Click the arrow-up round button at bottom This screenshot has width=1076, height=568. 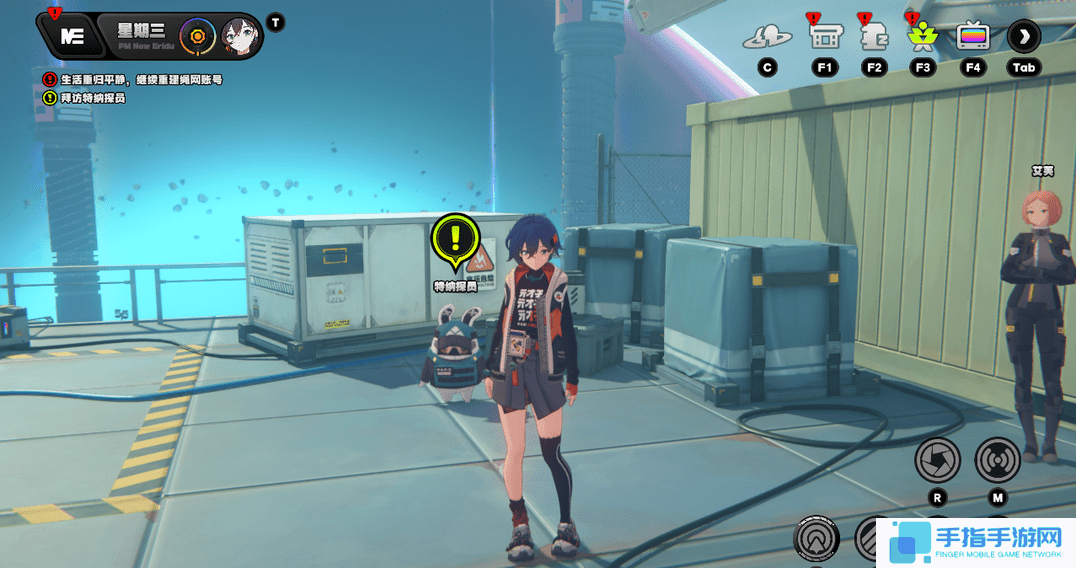click(816, 540)
